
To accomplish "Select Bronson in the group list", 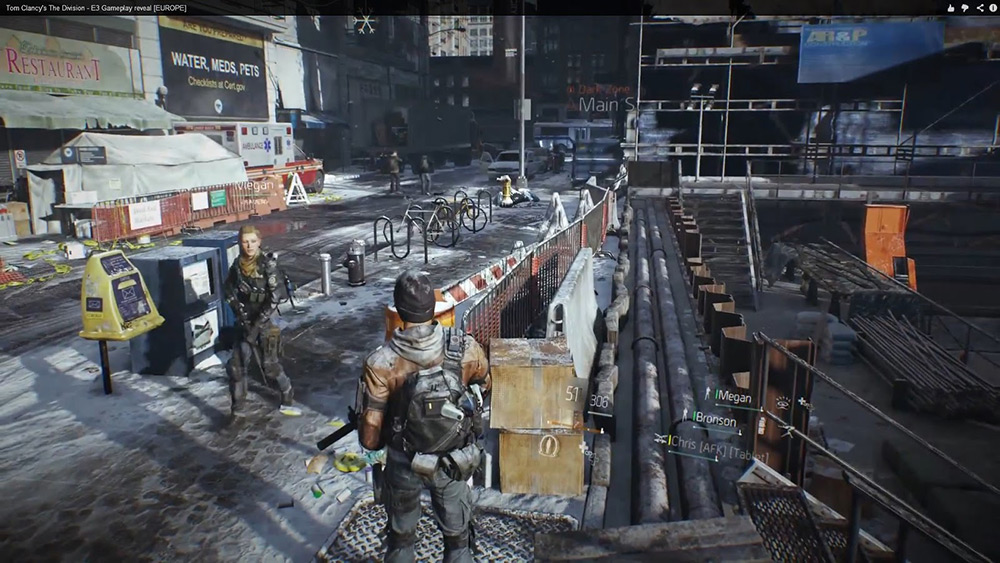I will [714, 421].
